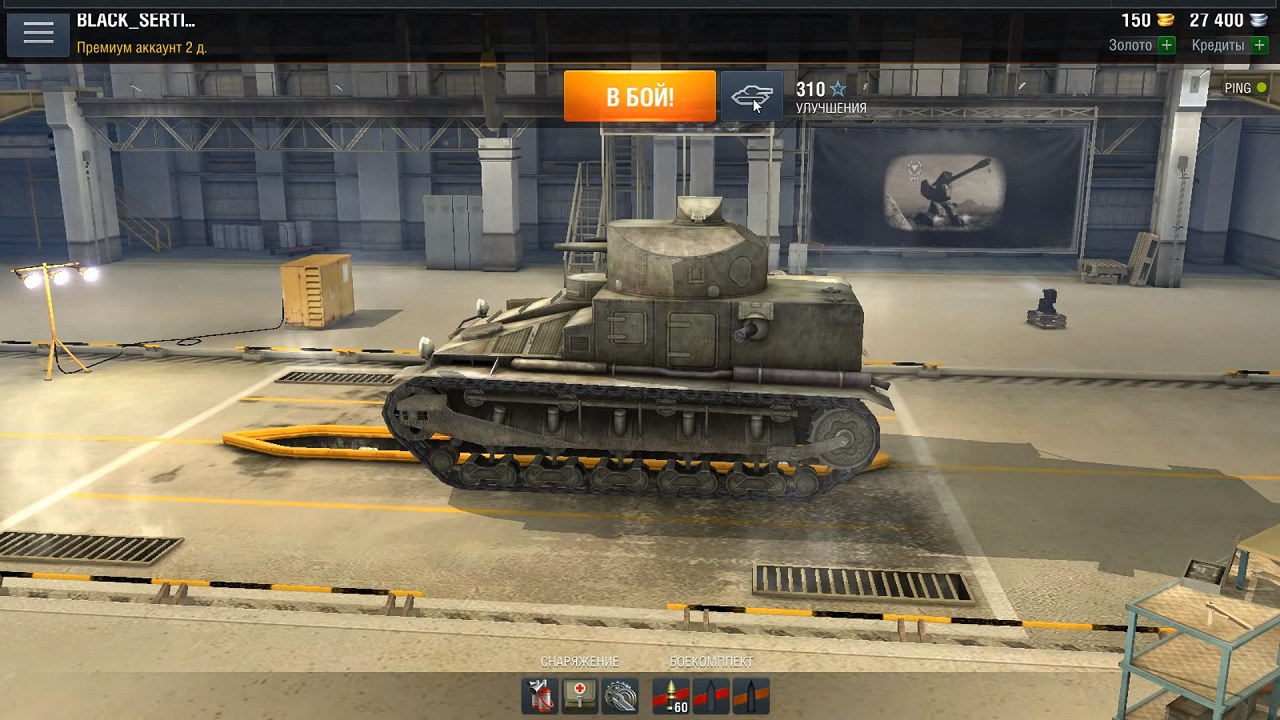Add credits with the Кредиты plus button
Screen dimensions: 1280x720
[1259, 45]
